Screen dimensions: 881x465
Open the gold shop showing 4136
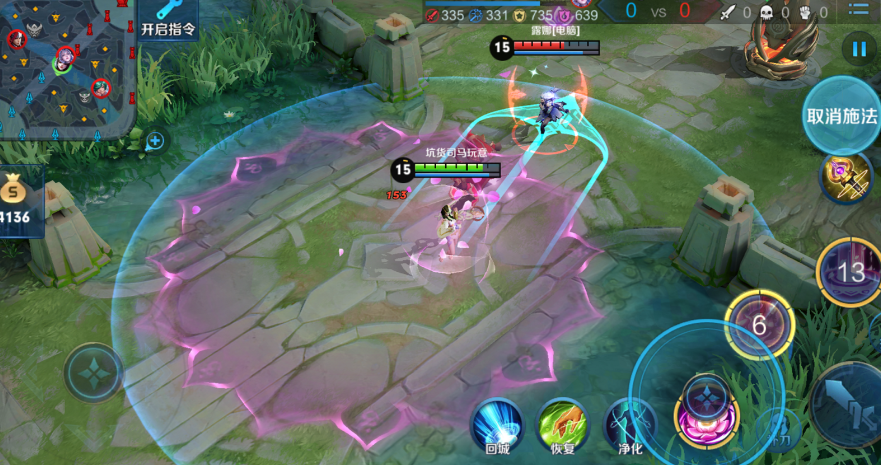(20, 202)
